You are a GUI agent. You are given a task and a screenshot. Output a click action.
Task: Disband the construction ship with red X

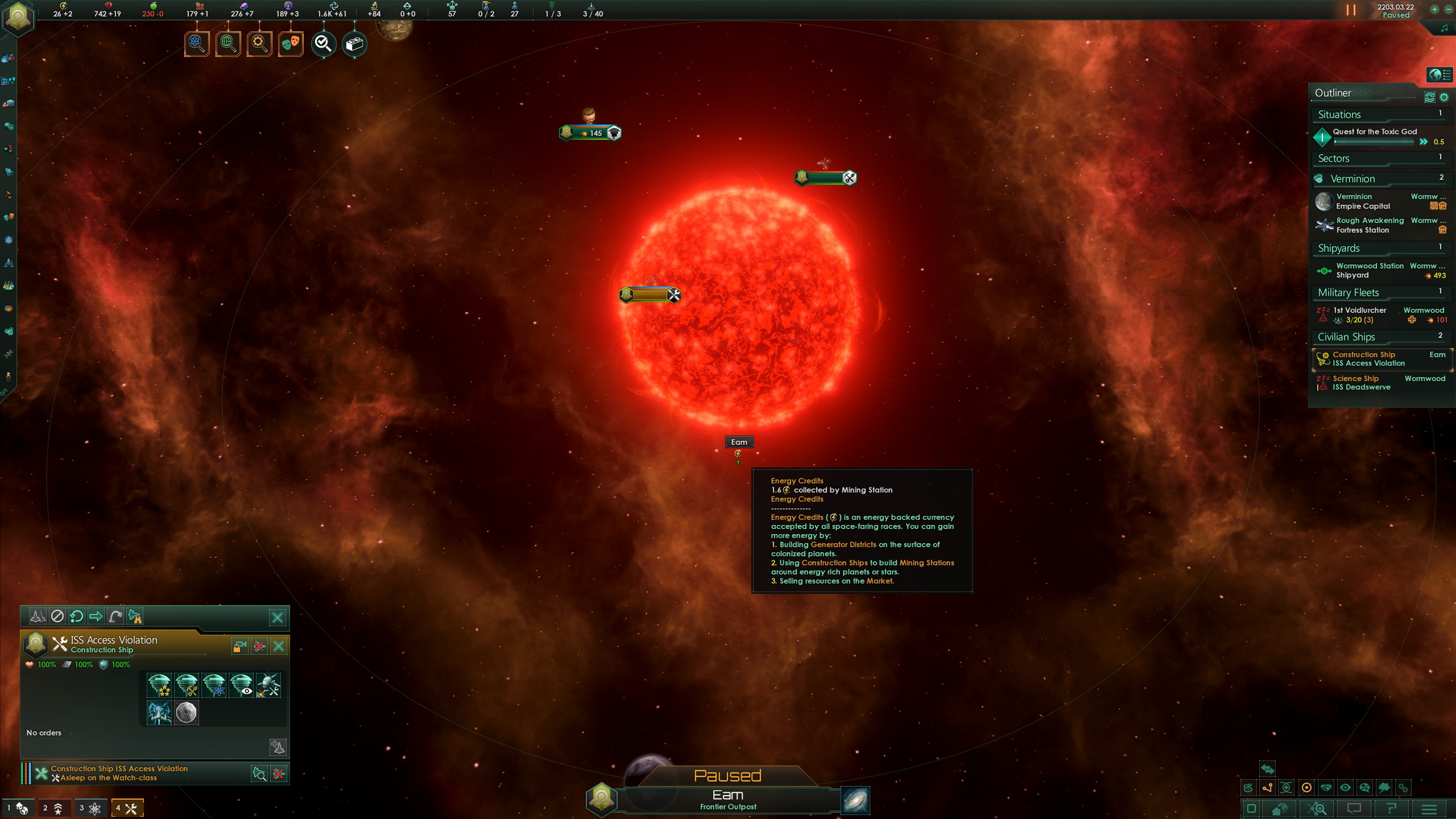[259, 646]
